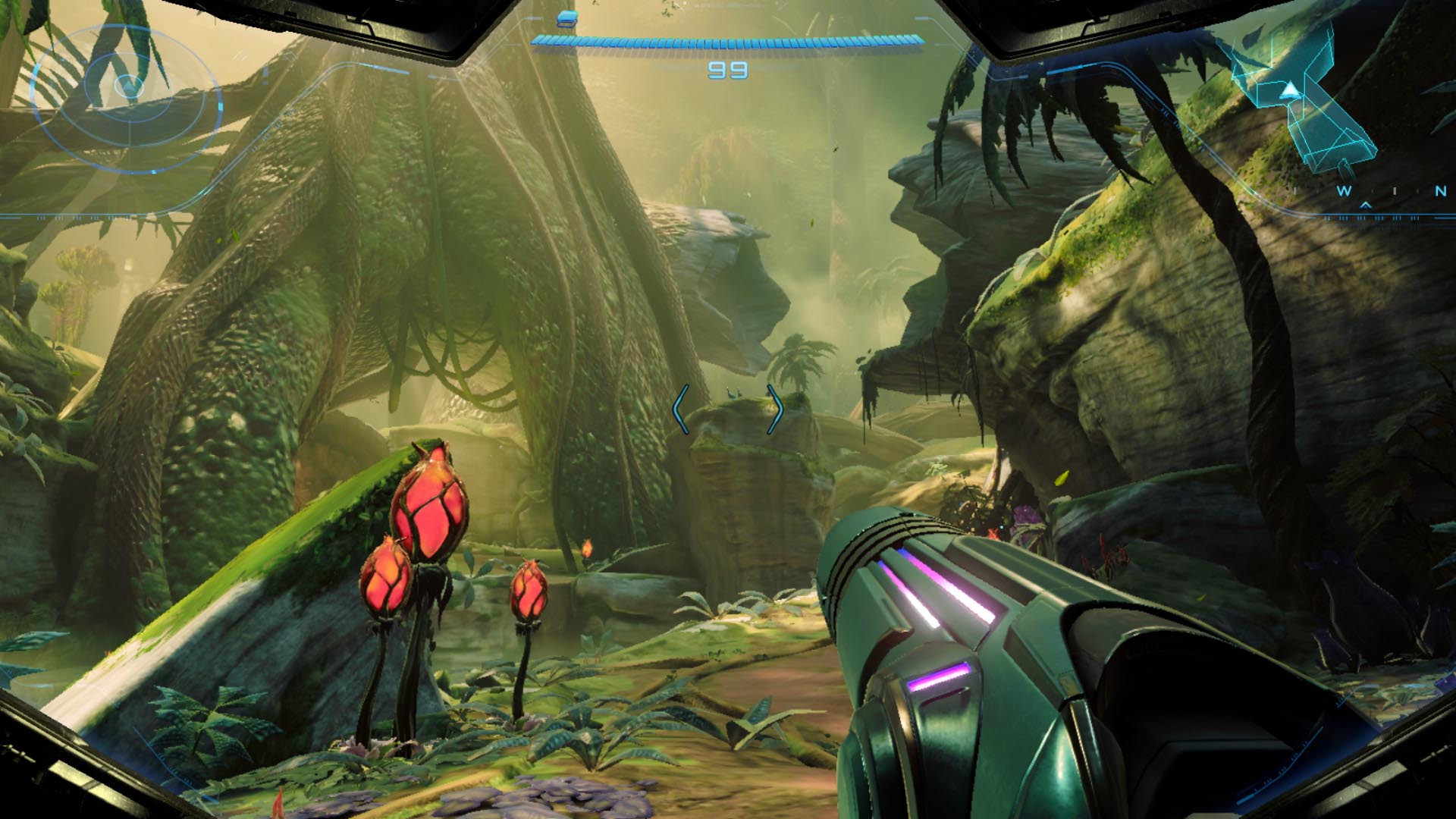The width and height of the screenshot is (1456, 819).
Task: Click the compass heading caret below the minimap
Action: (1365, 206)
